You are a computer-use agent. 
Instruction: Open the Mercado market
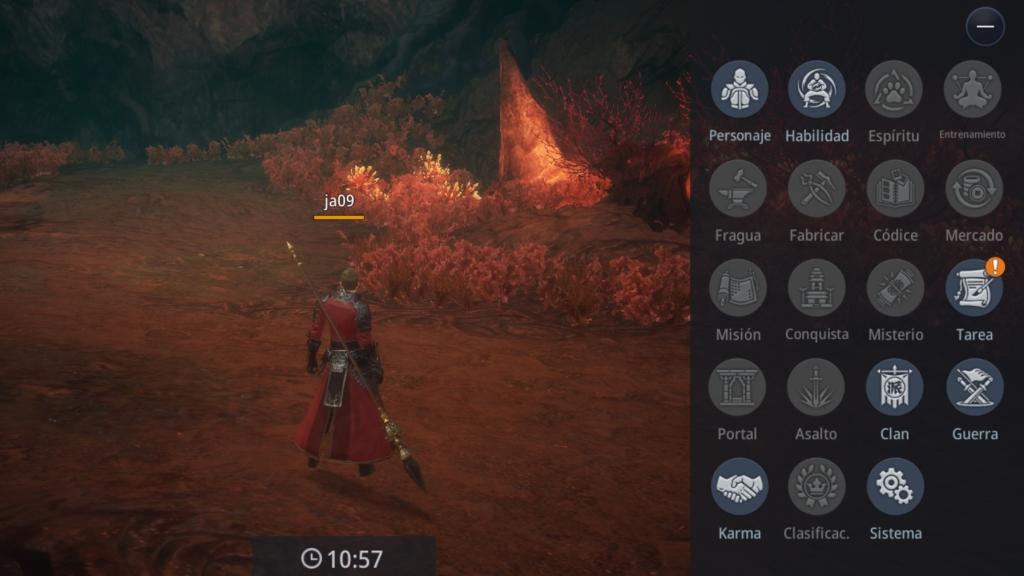click(974, 188)
